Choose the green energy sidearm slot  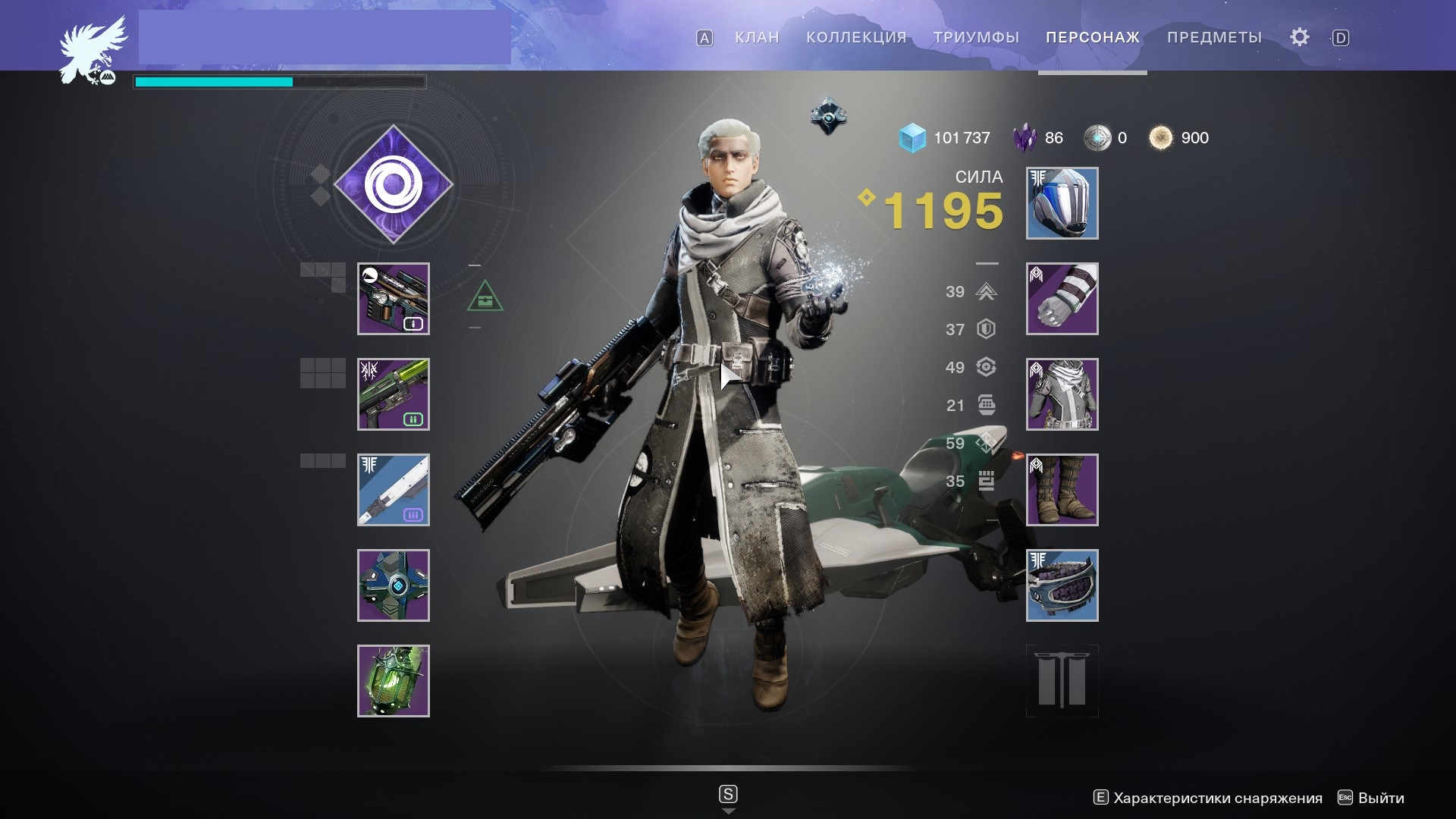[394, 394]
